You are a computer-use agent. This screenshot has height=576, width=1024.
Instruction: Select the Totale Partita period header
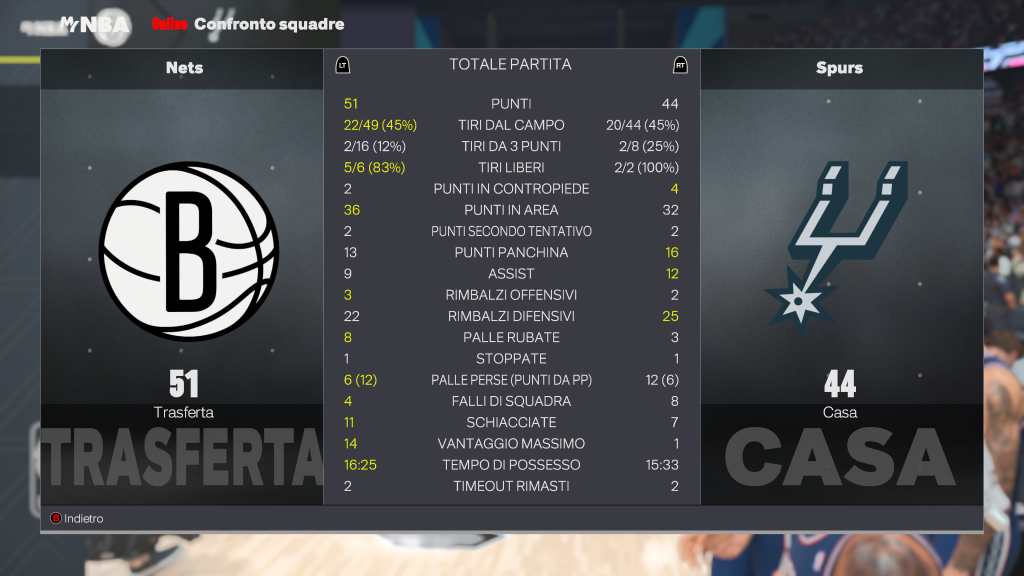tap(510, 65)
